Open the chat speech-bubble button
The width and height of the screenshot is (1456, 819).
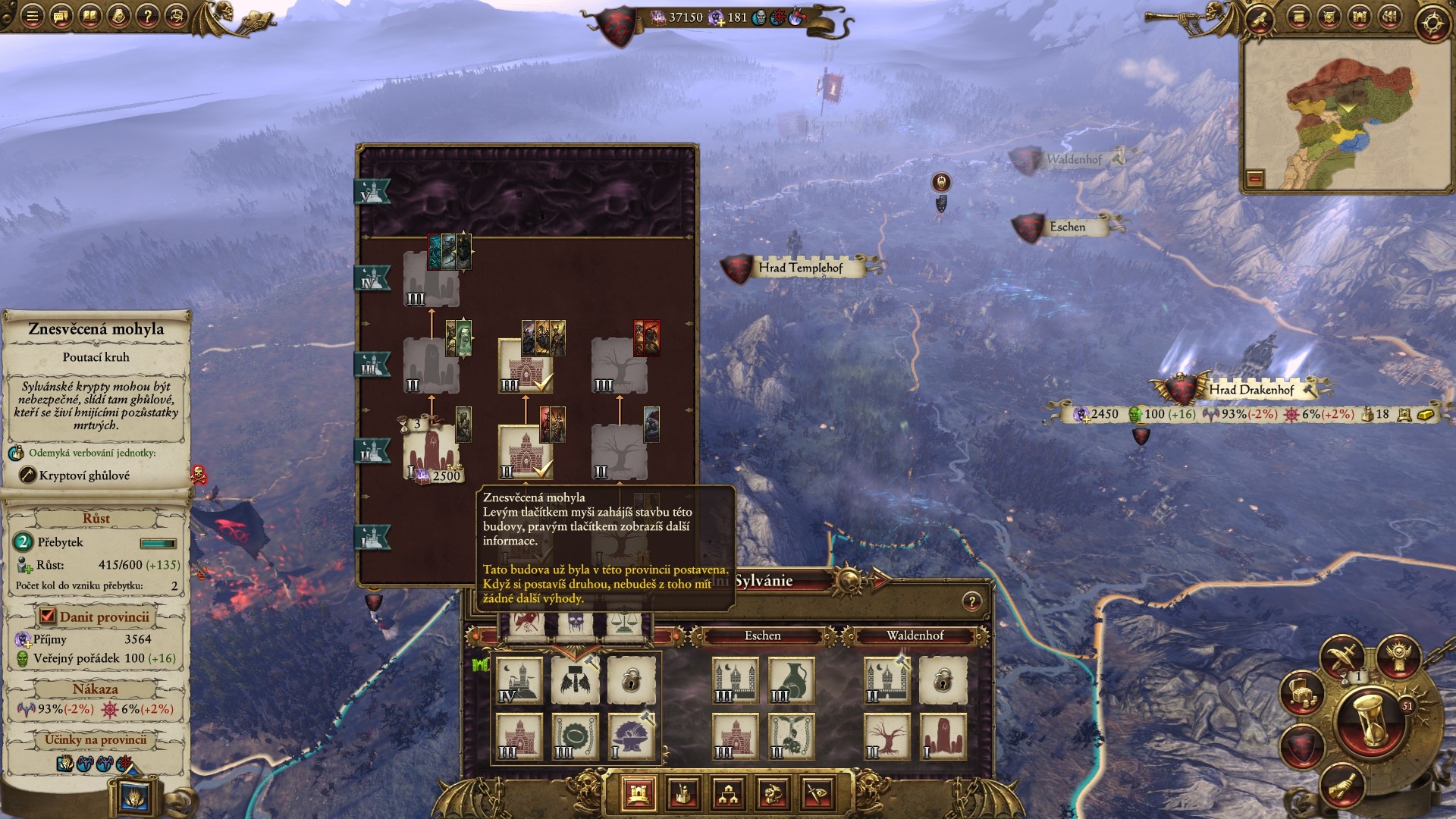61,16
